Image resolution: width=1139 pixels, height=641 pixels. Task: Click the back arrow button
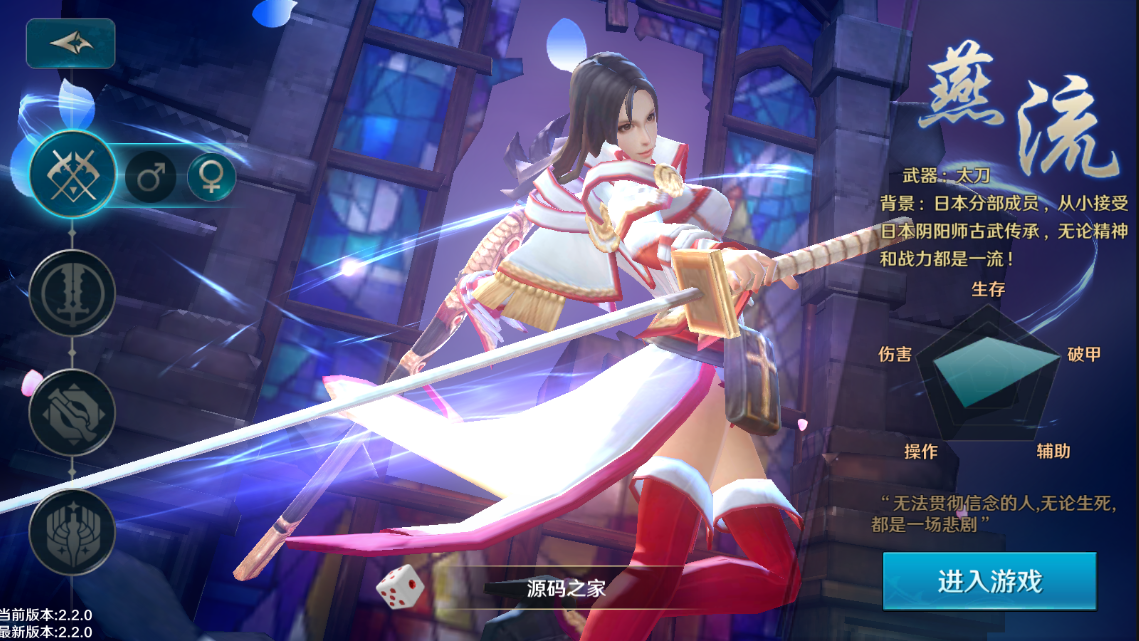tap(70, 43)
